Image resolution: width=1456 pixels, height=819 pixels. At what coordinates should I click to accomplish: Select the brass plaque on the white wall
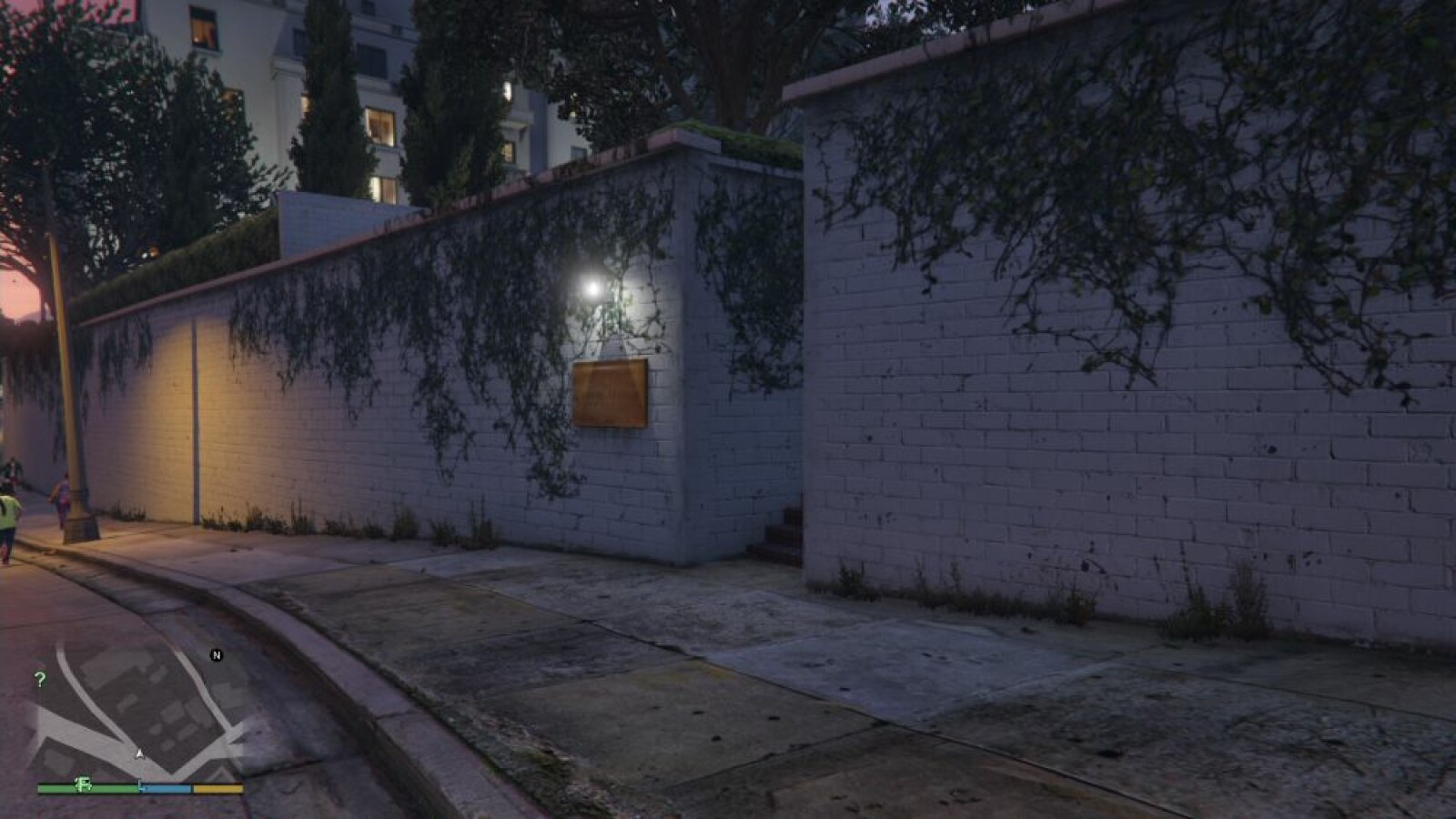click(x=612, y=391)
